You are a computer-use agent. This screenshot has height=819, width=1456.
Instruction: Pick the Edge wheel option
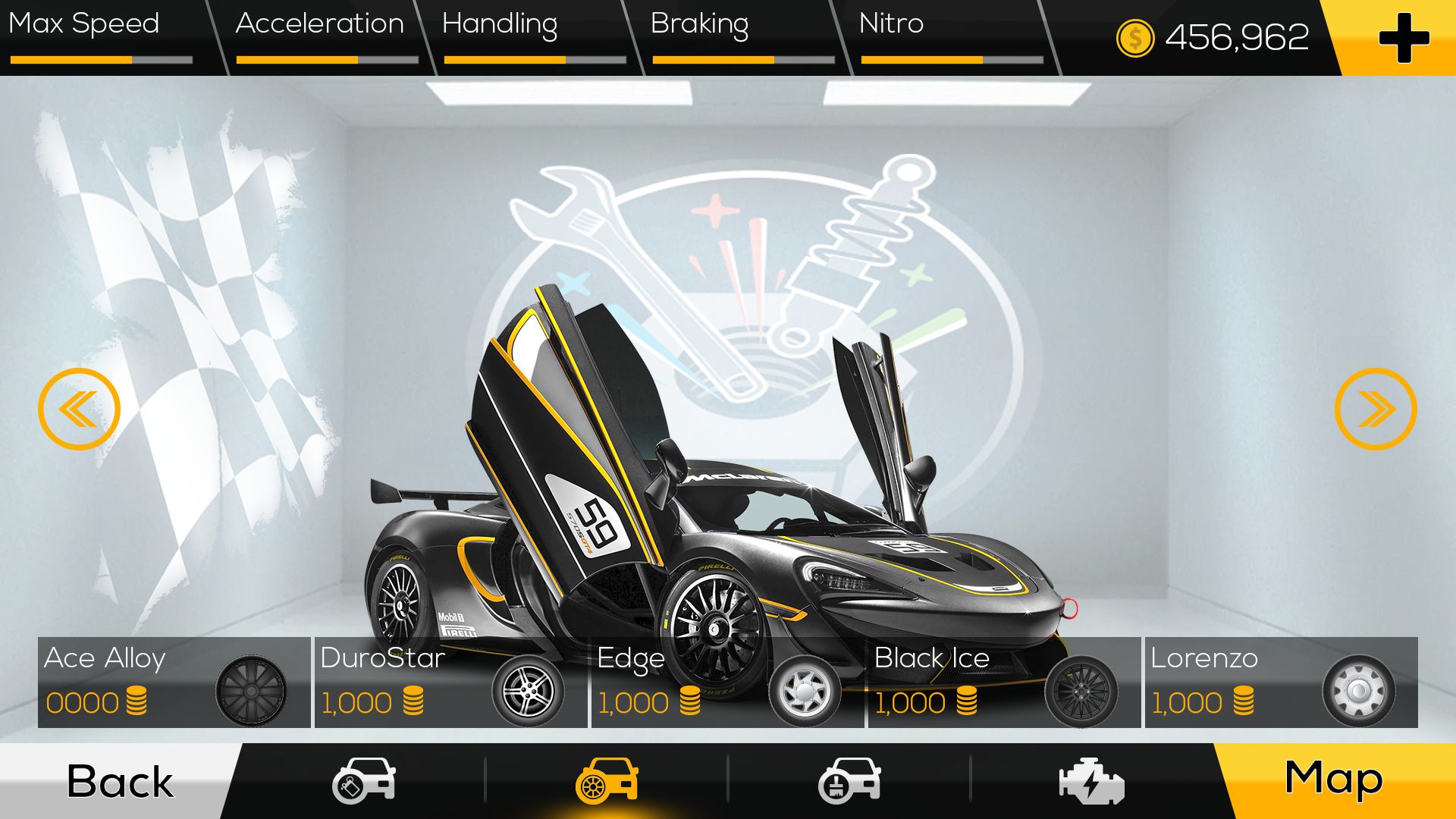pos(727,682)
